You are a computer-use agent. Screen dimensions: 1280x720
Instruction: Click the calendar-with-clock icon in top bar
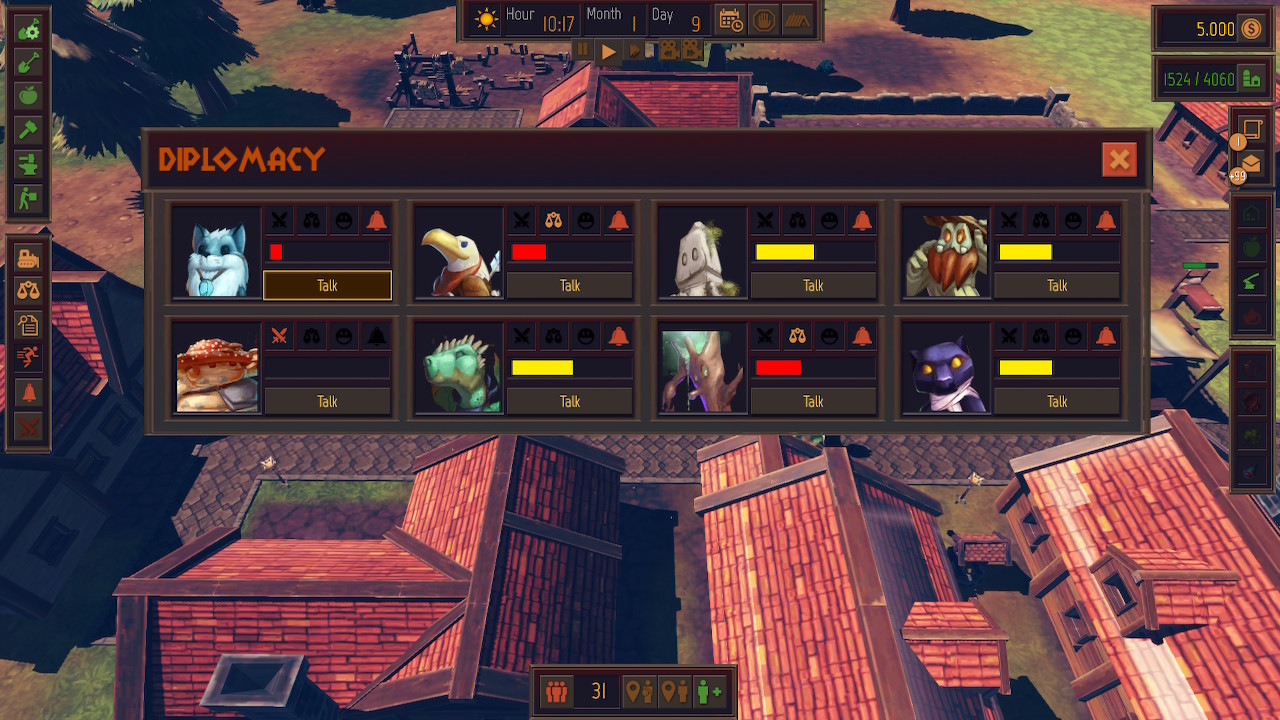pos(731,18)
